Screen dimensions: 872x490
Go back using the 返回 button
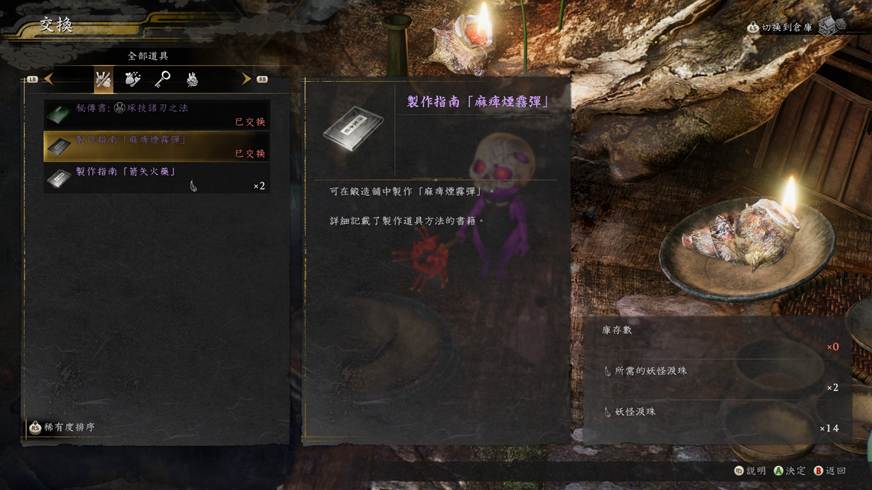[829, 470]
